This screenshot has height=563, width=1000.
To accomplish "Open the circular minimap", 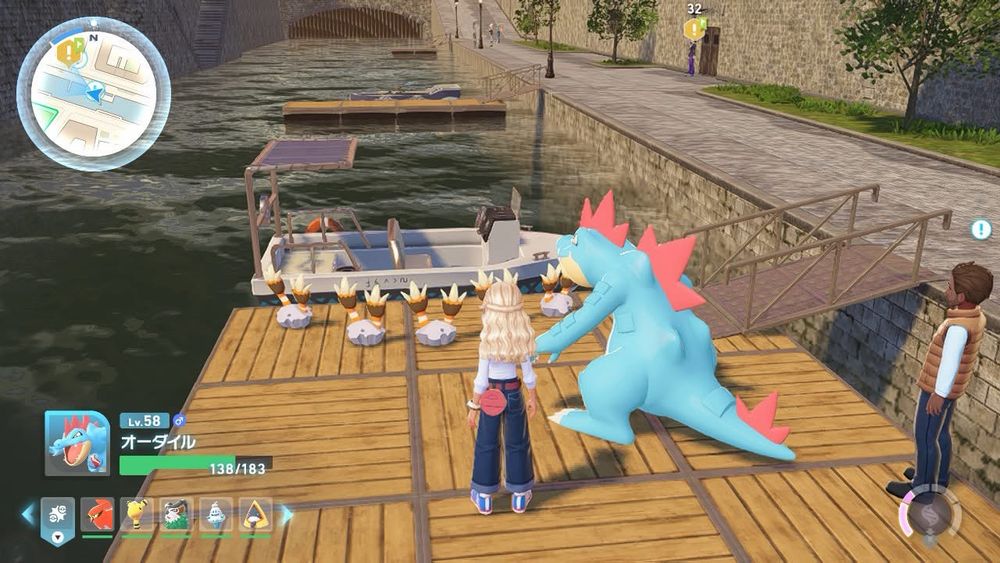I will click(93, 93).
